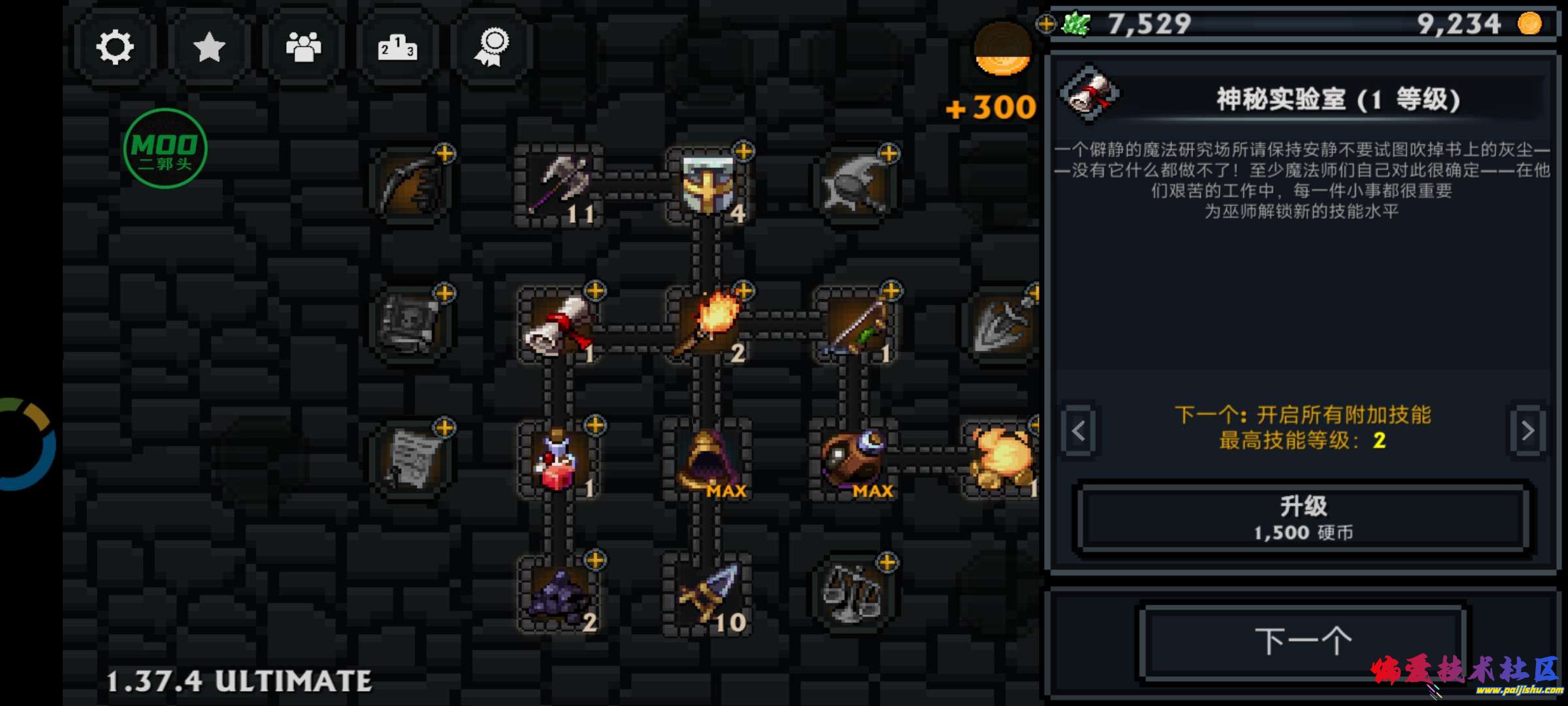The width and height of the screenshot is (1568, 706).
Task: Select the hooded cloak MAX skill
Action: (708, 458)
